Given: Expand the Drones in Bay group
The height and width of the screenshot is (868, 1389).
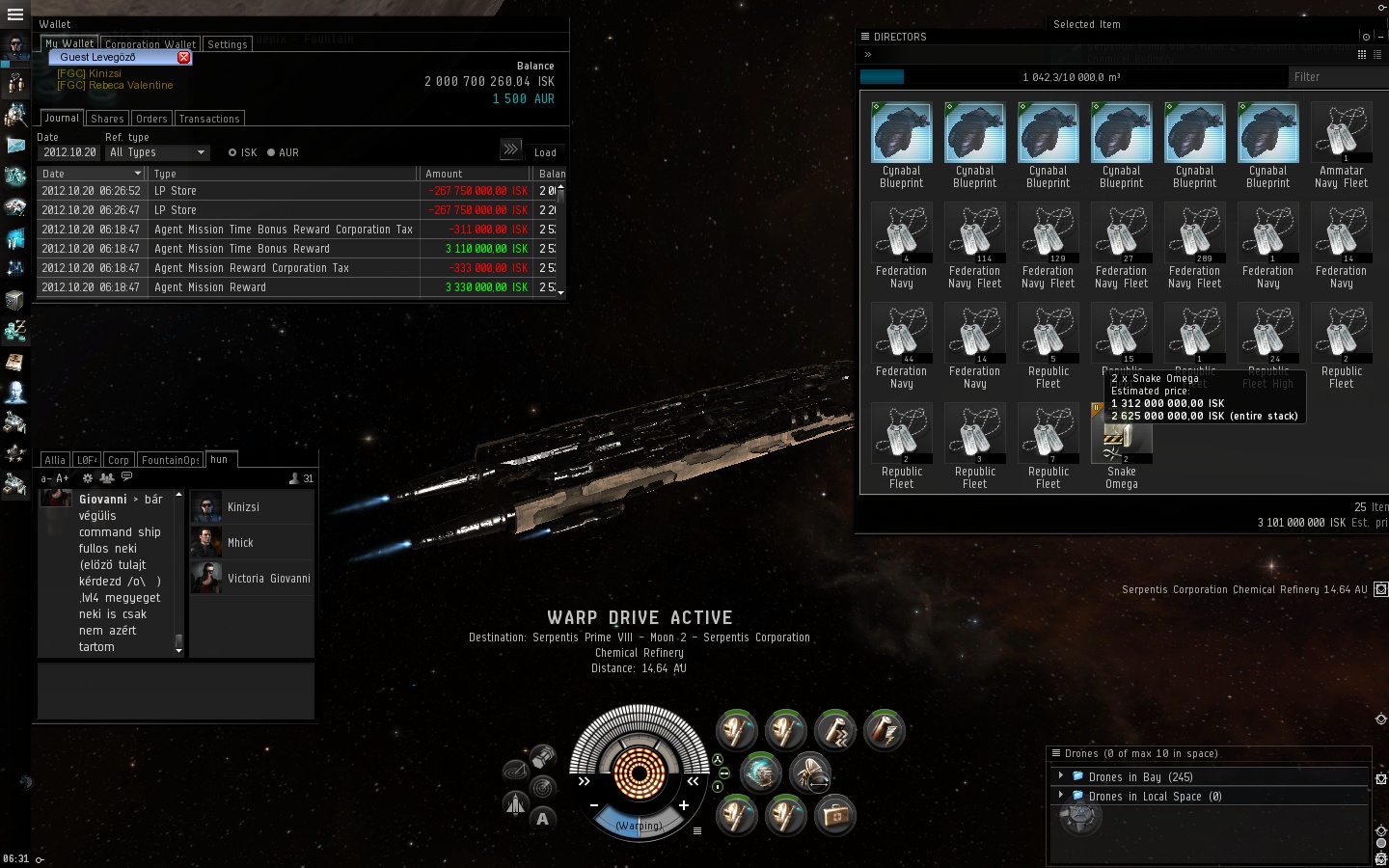Looking at the screenshot, I should [1061, 776].
